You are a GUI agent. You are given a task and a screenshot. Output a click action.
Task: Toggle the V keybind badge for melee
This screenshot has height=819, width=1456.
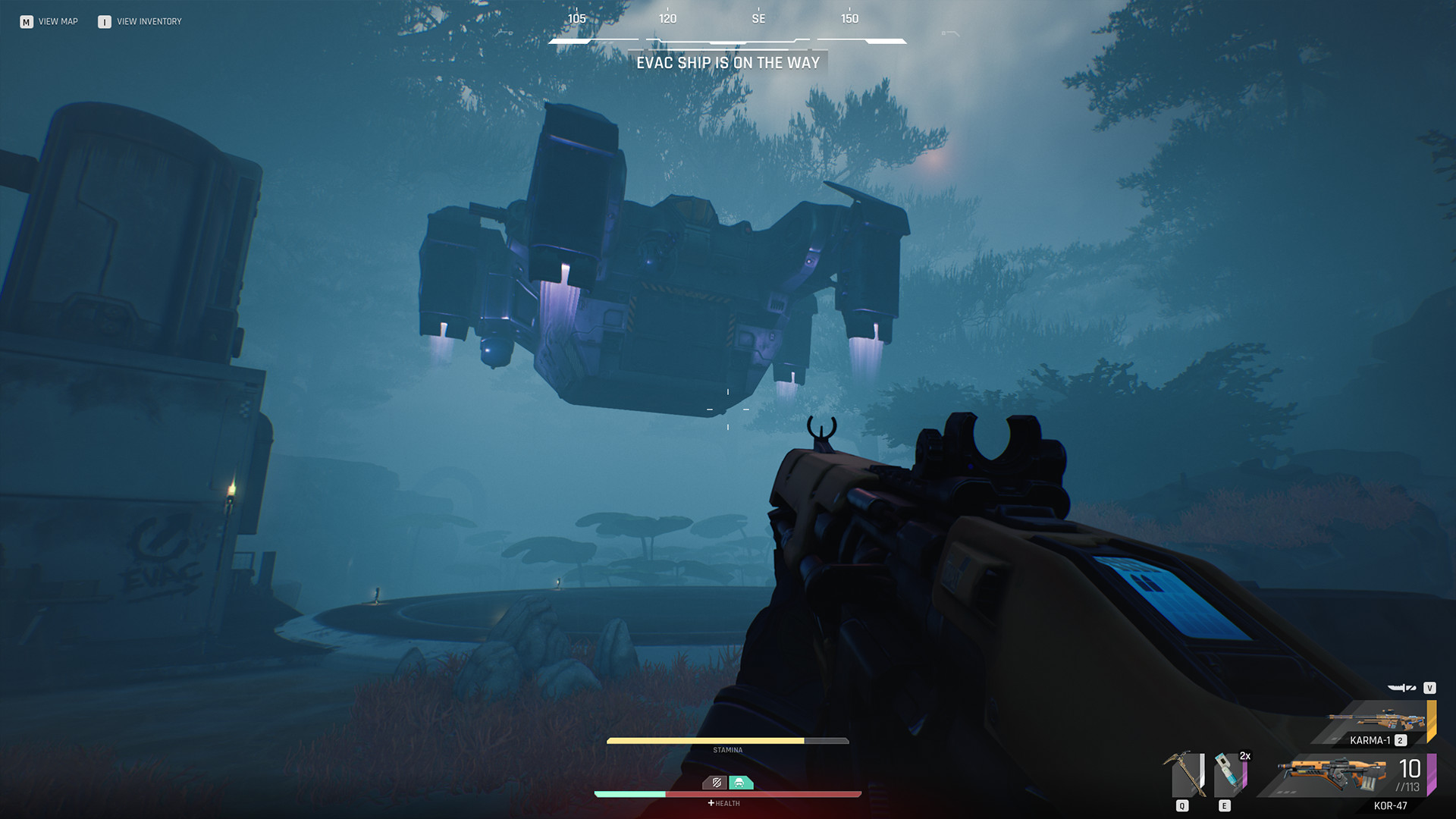click(1430, 688)
